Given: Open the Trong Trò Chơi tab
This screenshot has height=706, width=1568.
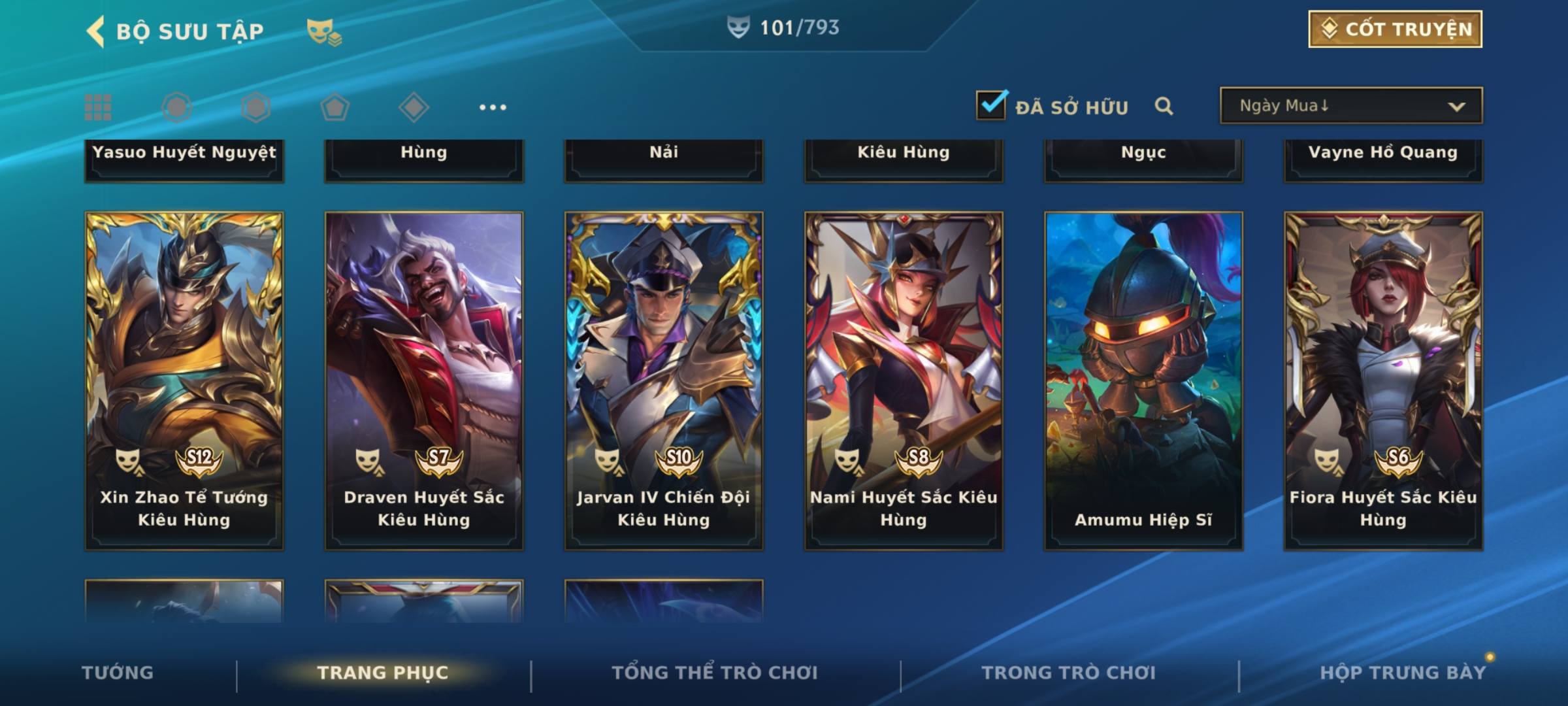Looking at the screenshot, I should tap(1068, 673).
